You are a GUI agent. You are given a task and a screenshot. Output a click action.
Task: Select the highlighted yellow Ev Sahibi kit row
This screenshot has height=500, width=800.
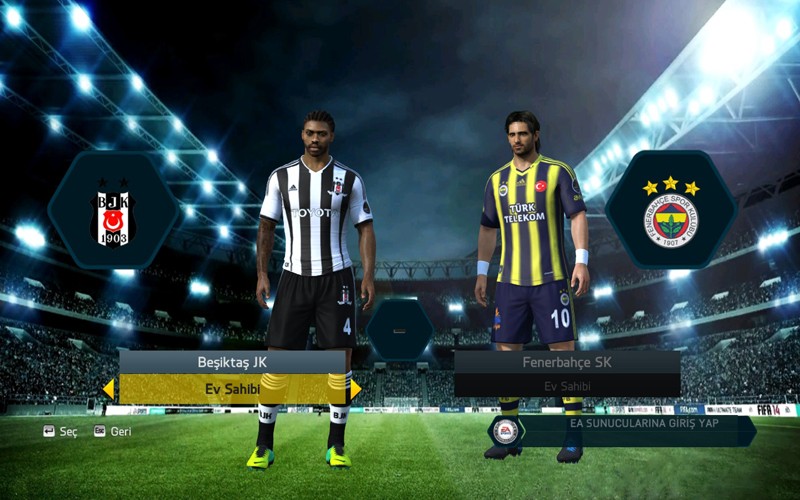coord(232,388)
